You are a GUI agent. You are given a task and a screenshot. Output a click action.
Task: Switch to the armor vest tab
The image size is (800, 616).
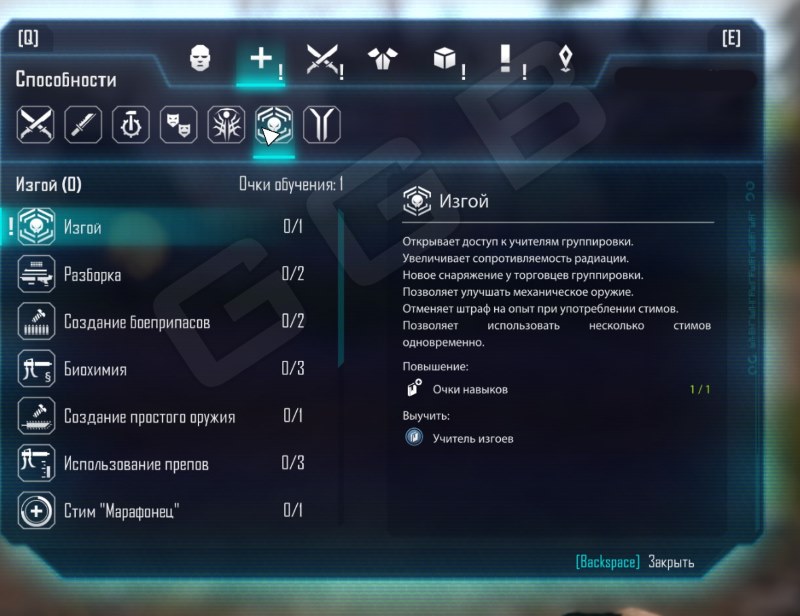click(379, 60)
